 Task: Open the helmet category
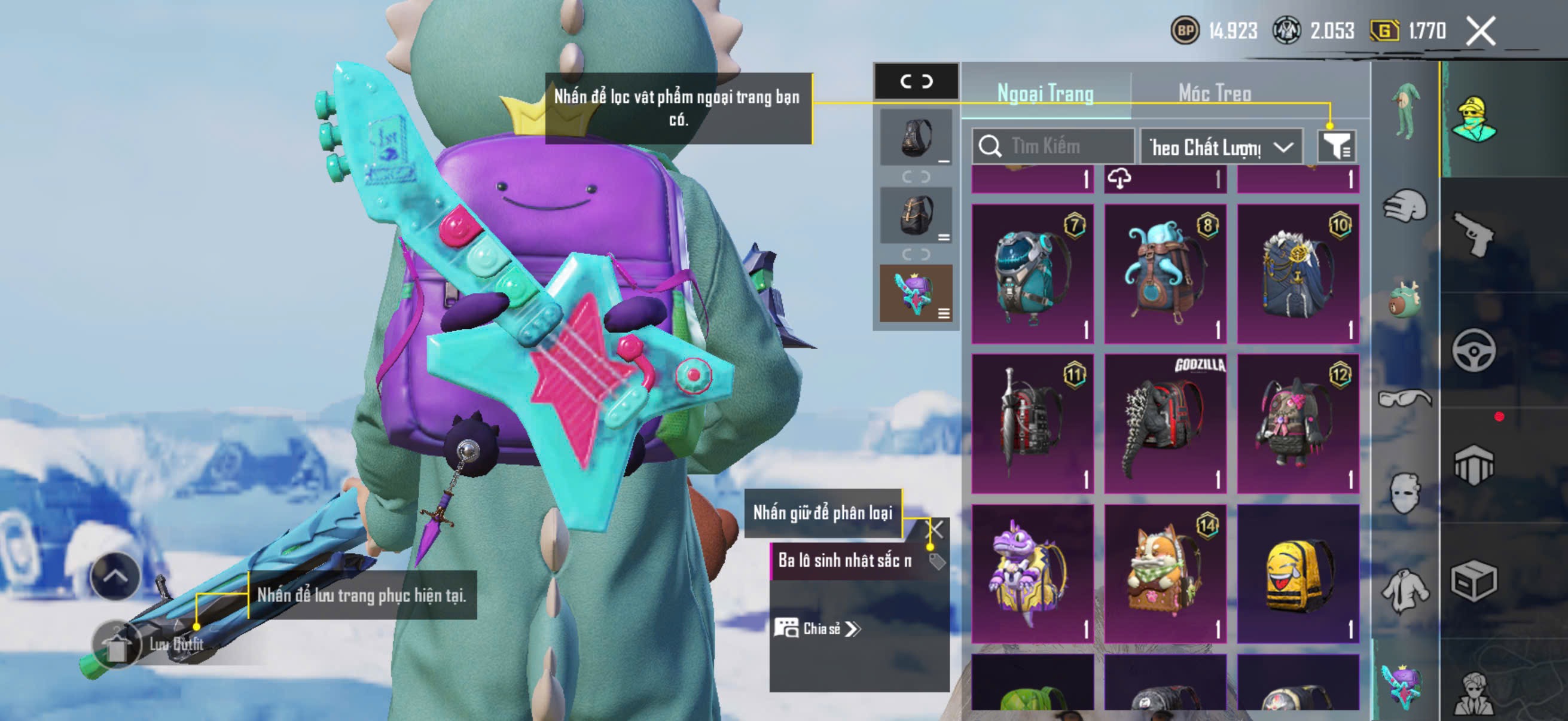click(x=1404, y=206)
